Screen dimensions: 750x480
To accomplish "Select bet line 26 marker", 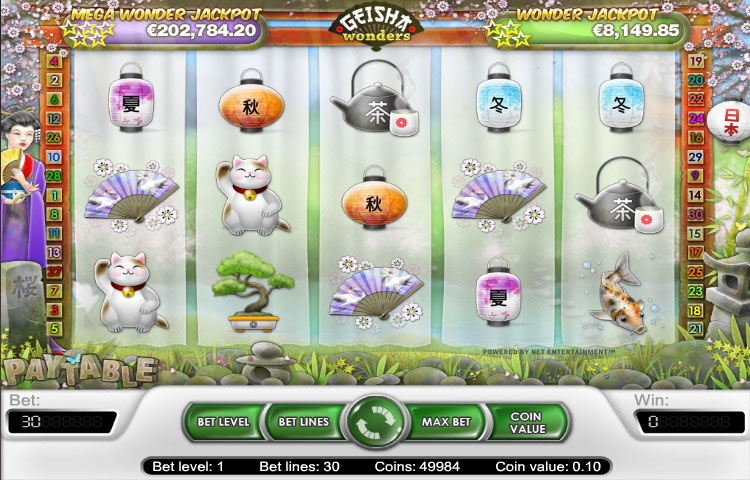I will [x=54, y=138].
